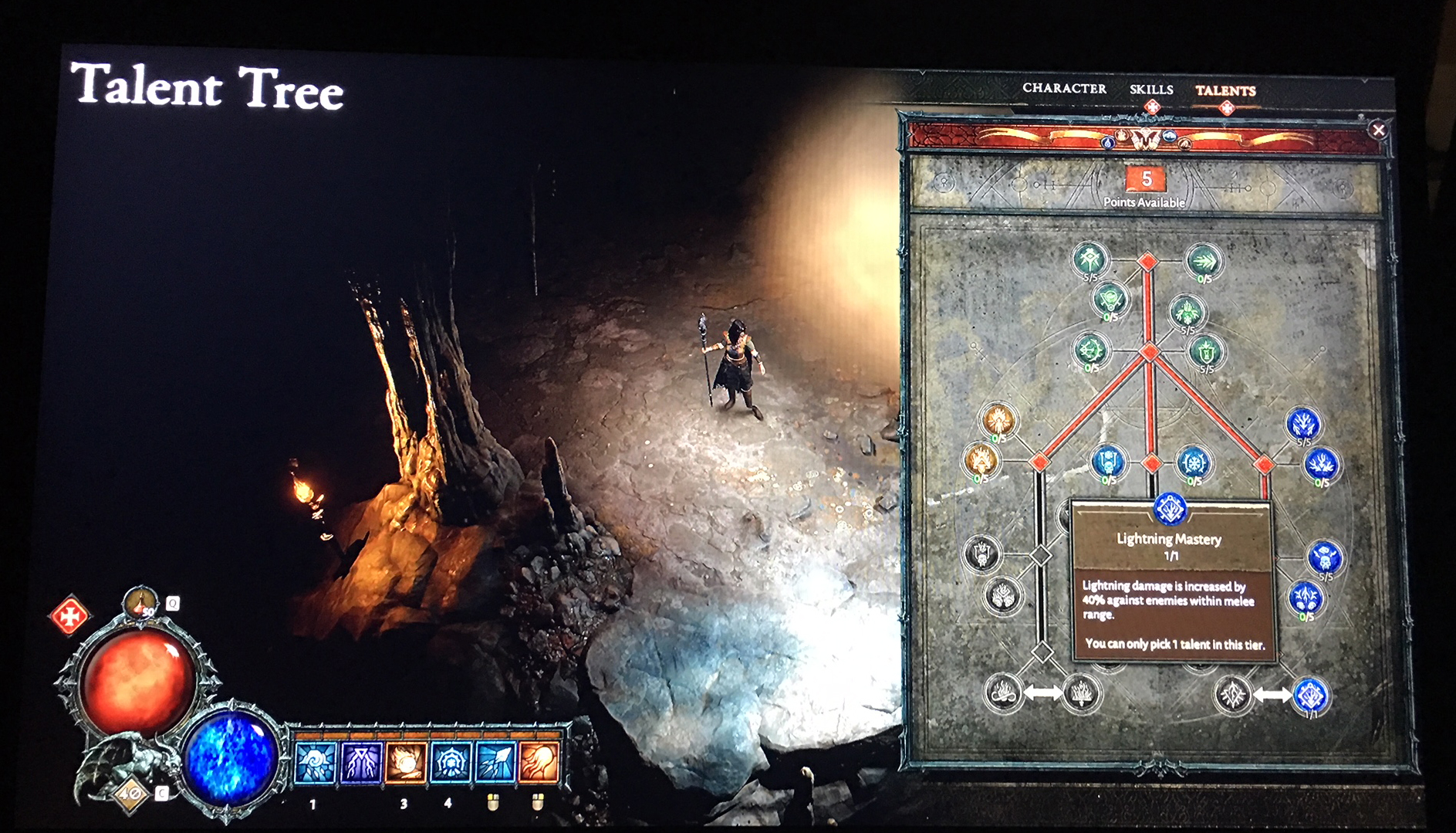Pick the selected Lightning Mastery talent node
Viewport: 1456px width, 833px height.
pyautogui.click(x=1310, y=696)
